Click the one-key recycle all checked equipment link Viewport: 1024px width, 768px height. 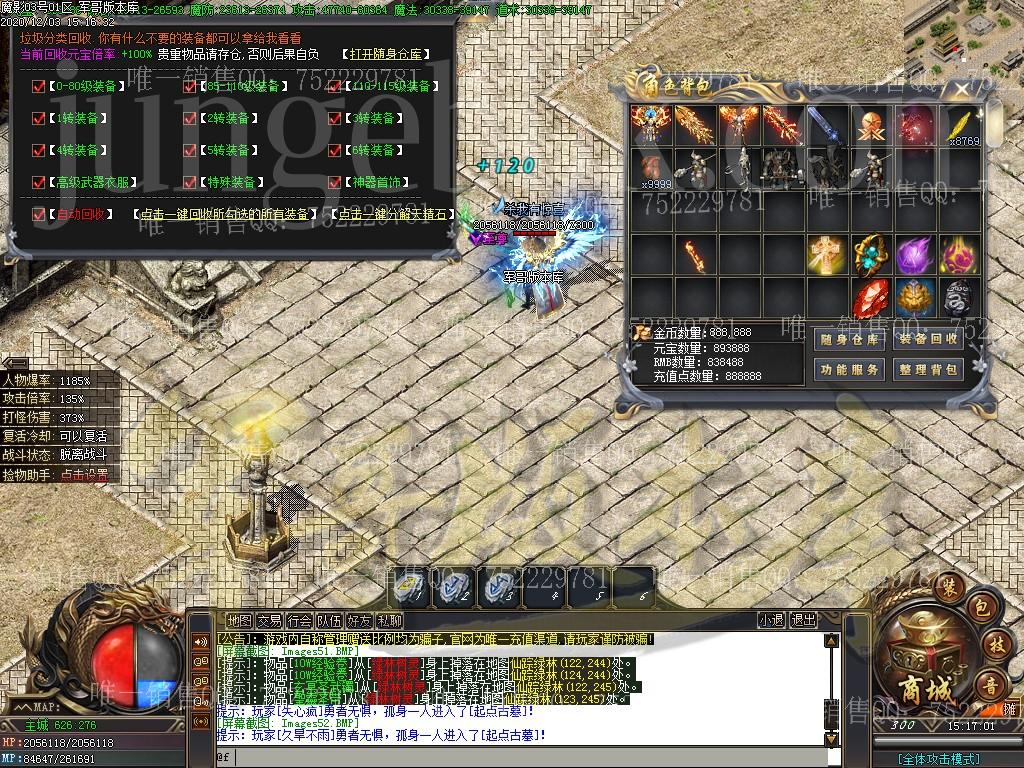coord(225,215)
